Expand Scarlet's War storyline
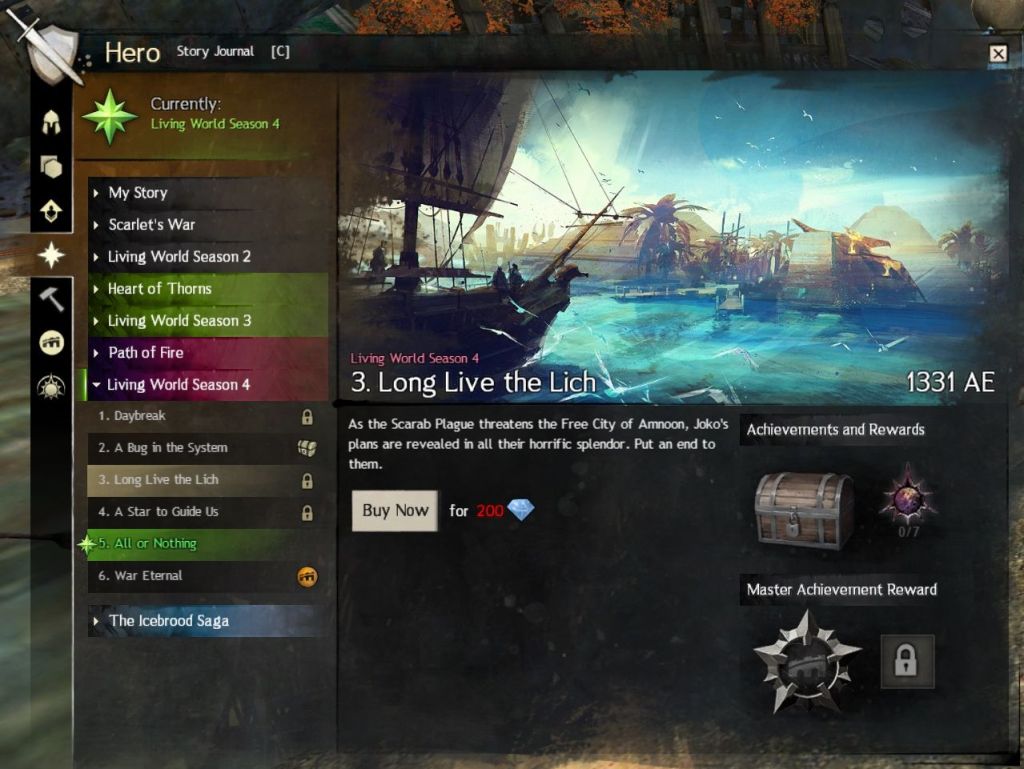Viewport: 1024px width, 769px height. (151, 225)
